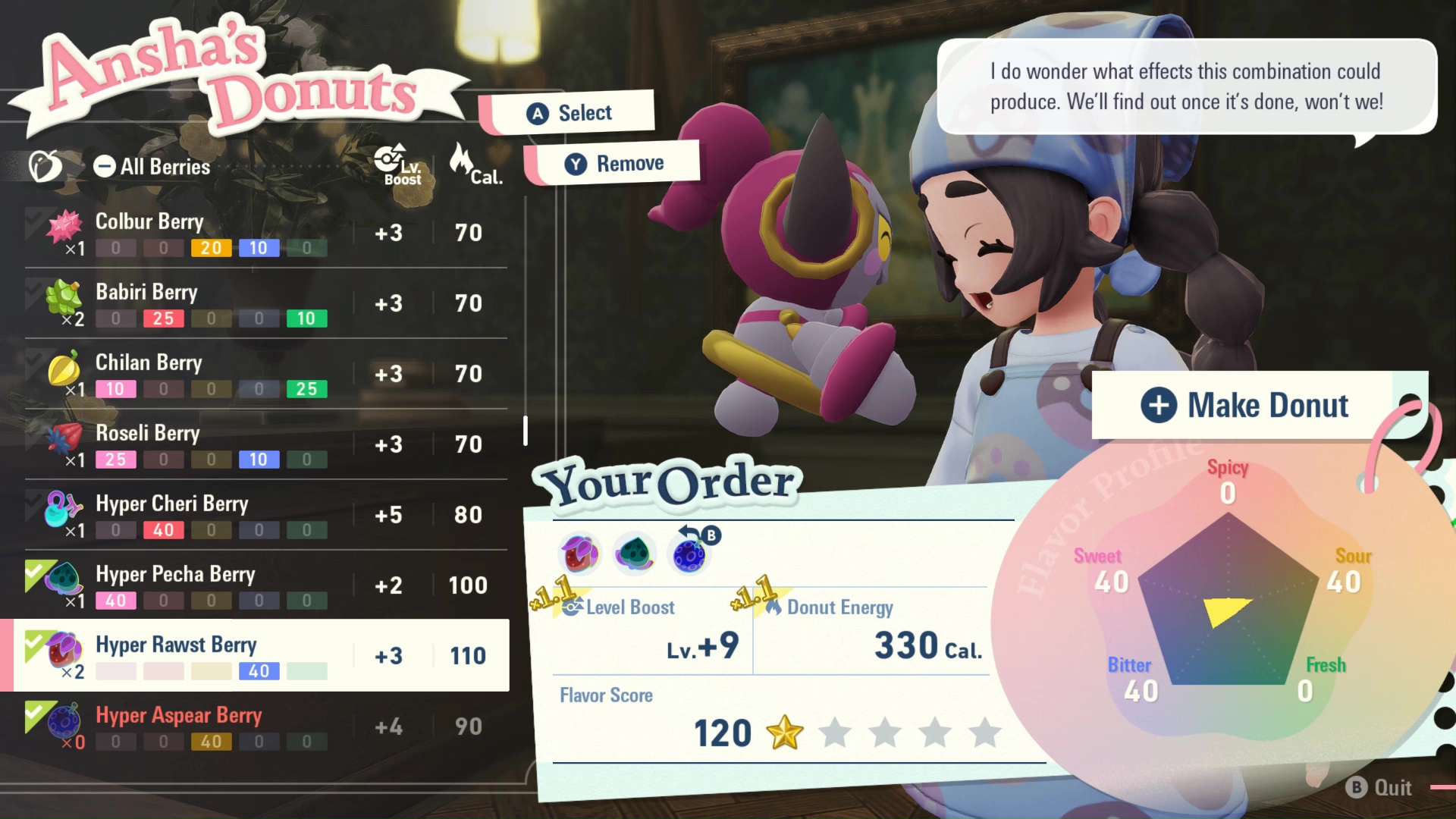Click the Level Boost icon in Your Order
The height and width of the screenshot is (819, 1456).
coord(571,607)
